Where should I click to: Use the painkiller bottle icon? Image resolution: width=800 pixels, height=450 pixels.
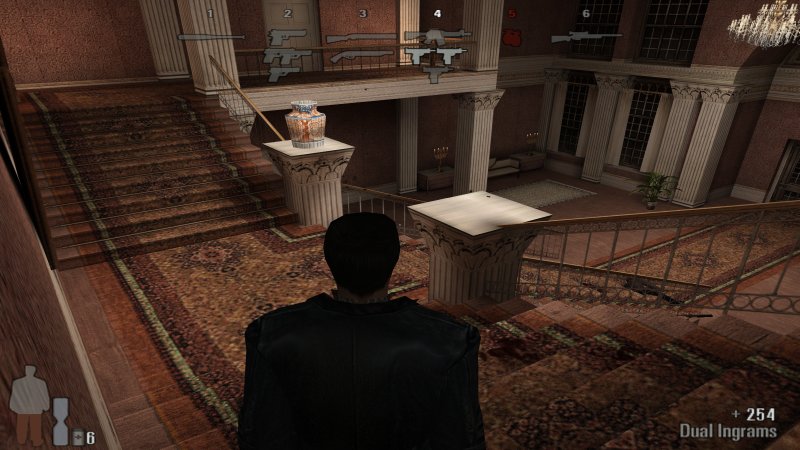78,436
